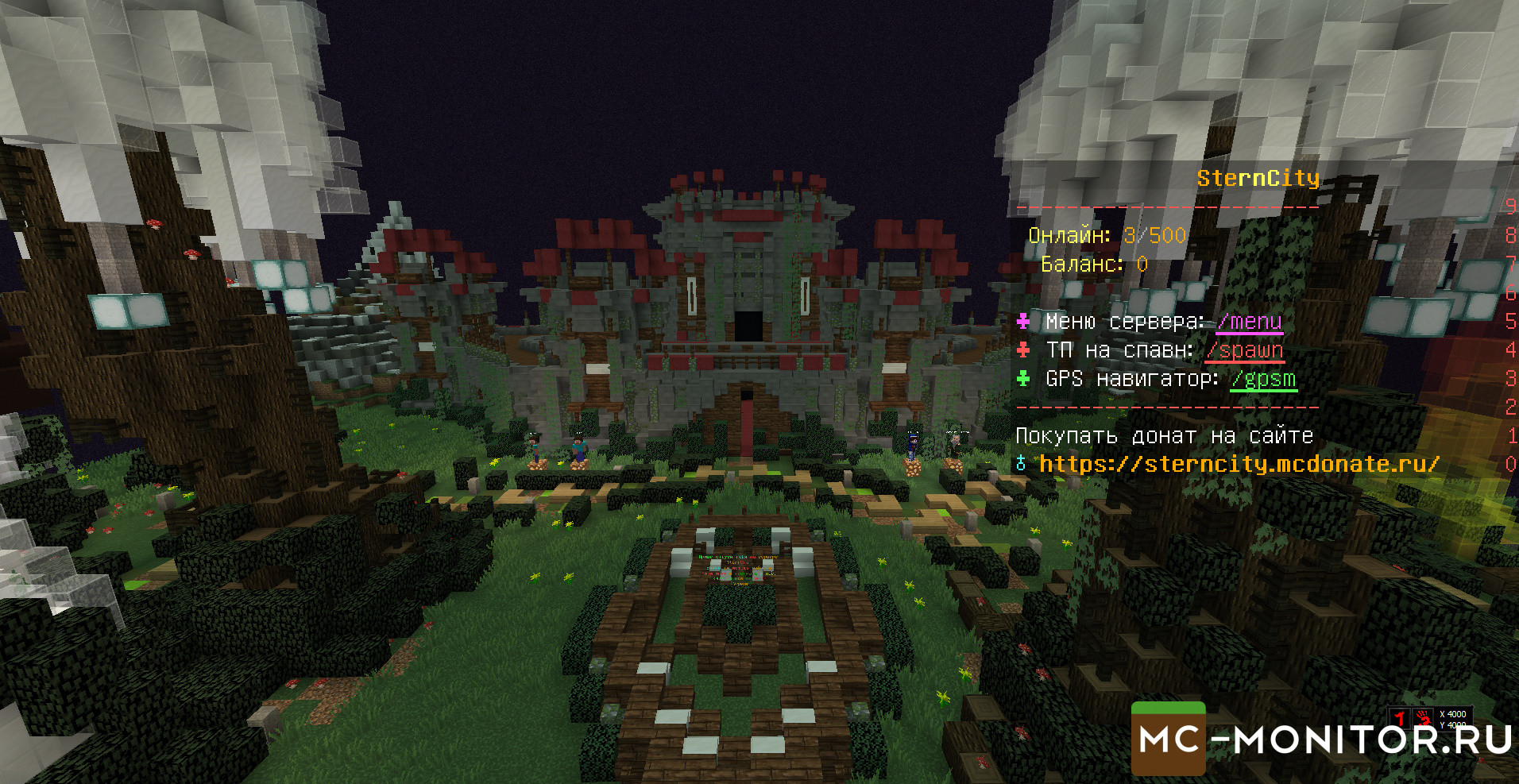Image resolution: width=1519 pixels, height=784 pixels.
Task: Click the MC-MONITOR.RU watermark logo
Action: (1323, 740)
